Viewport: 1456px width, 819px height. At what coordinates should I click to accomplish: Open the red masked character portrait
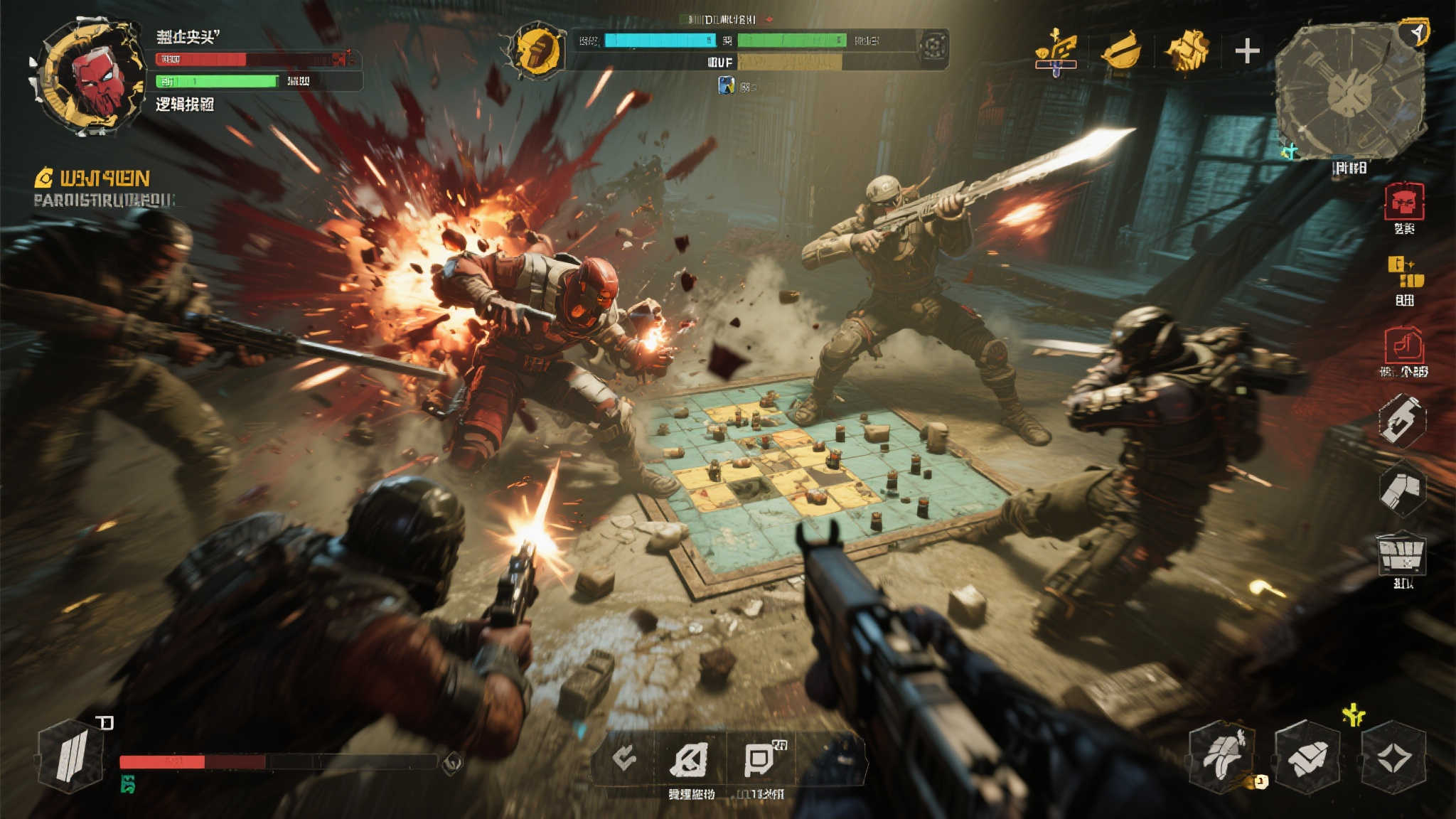point(89,77)
